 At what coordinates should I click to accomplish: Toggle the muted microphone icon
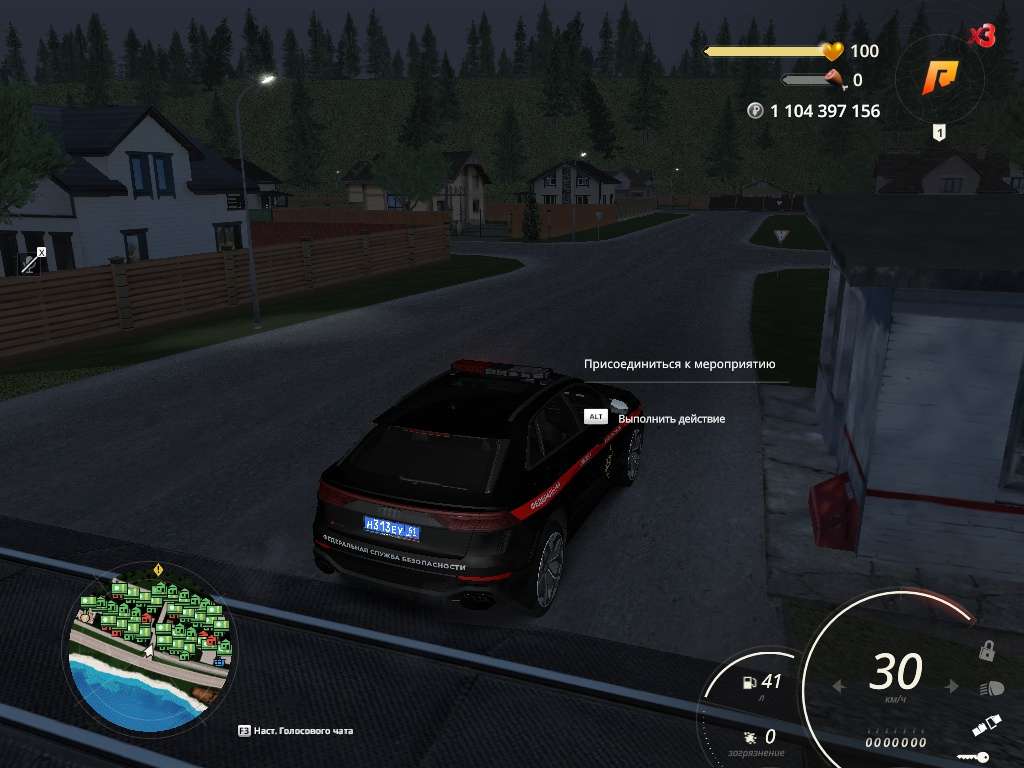tap(33, 261)
